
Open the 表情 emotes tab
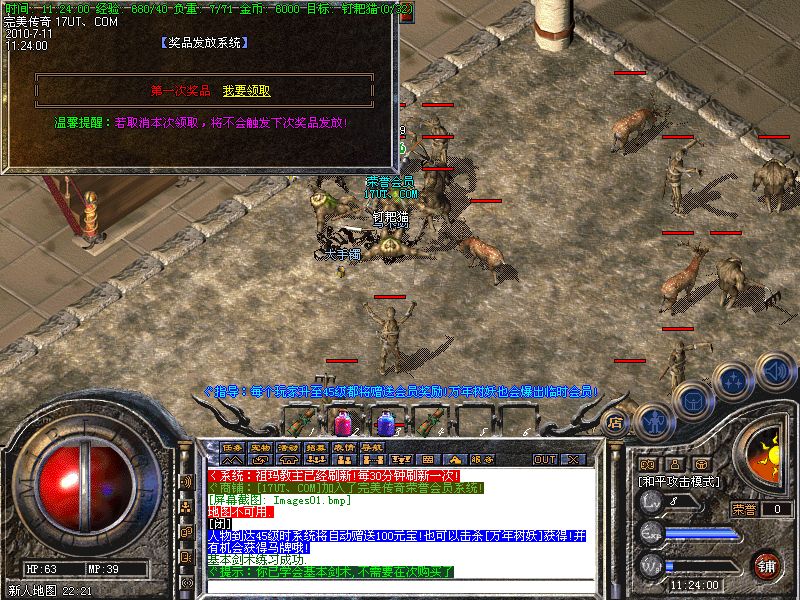click(344, 447)
